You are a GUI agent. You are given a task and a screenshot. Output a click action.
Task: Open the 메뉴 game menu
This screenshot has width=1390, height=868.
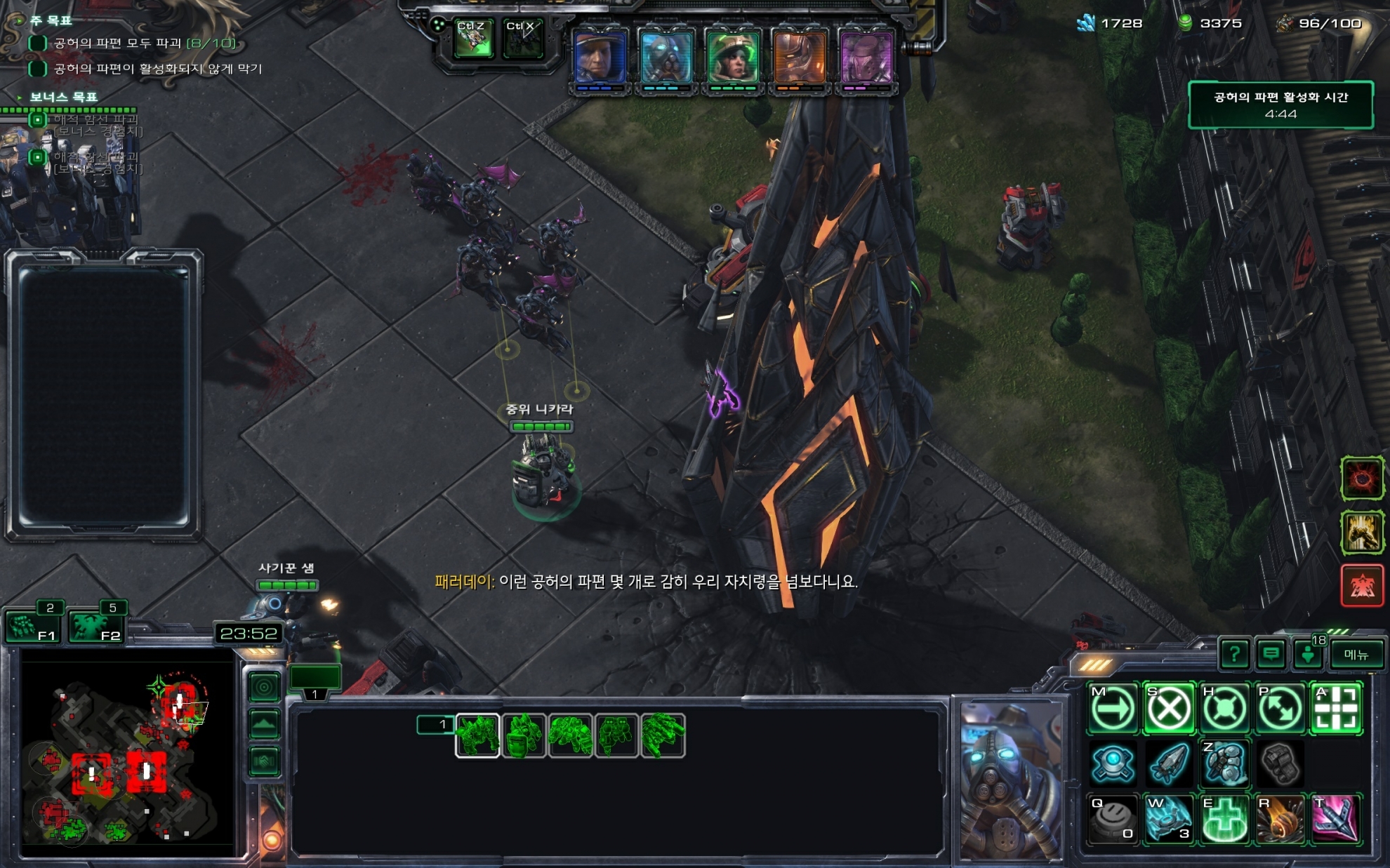(1356, 655)
